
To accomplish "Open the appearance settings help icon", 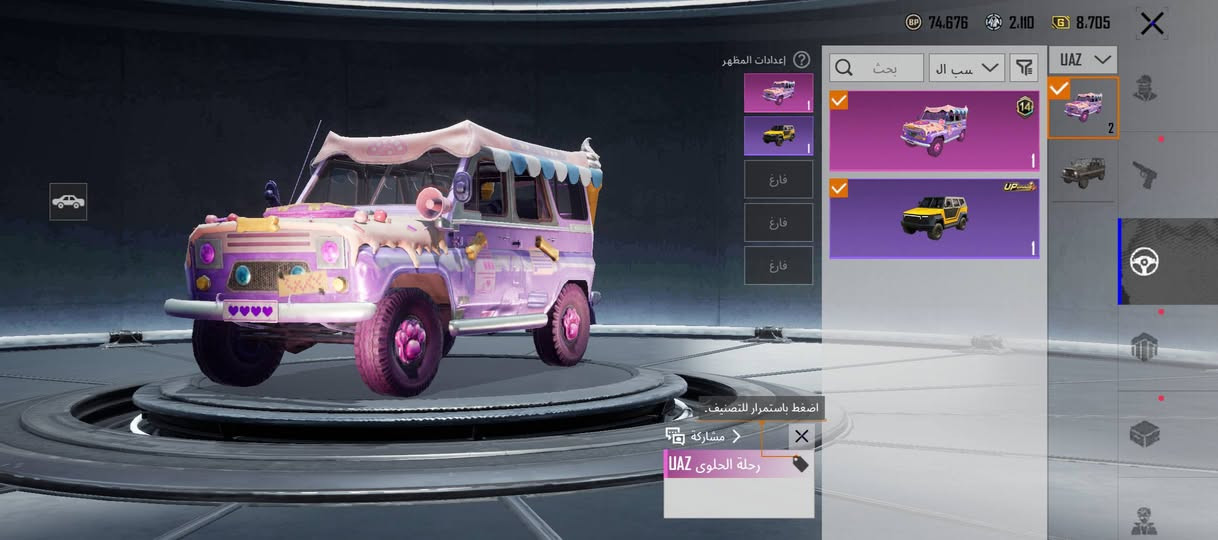I will click(801, 60).
